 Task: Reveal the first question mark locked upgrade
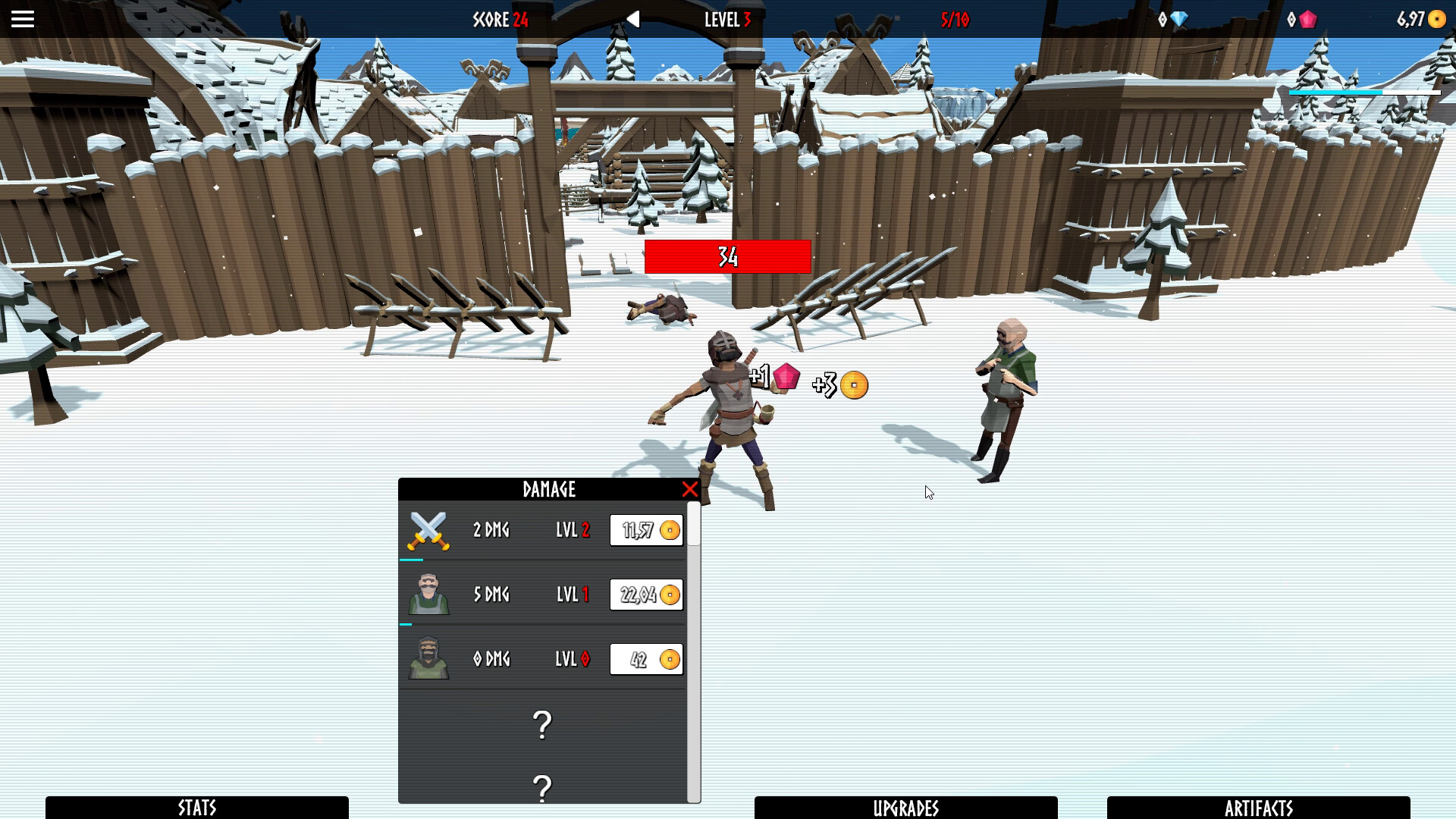click(541, 726)
